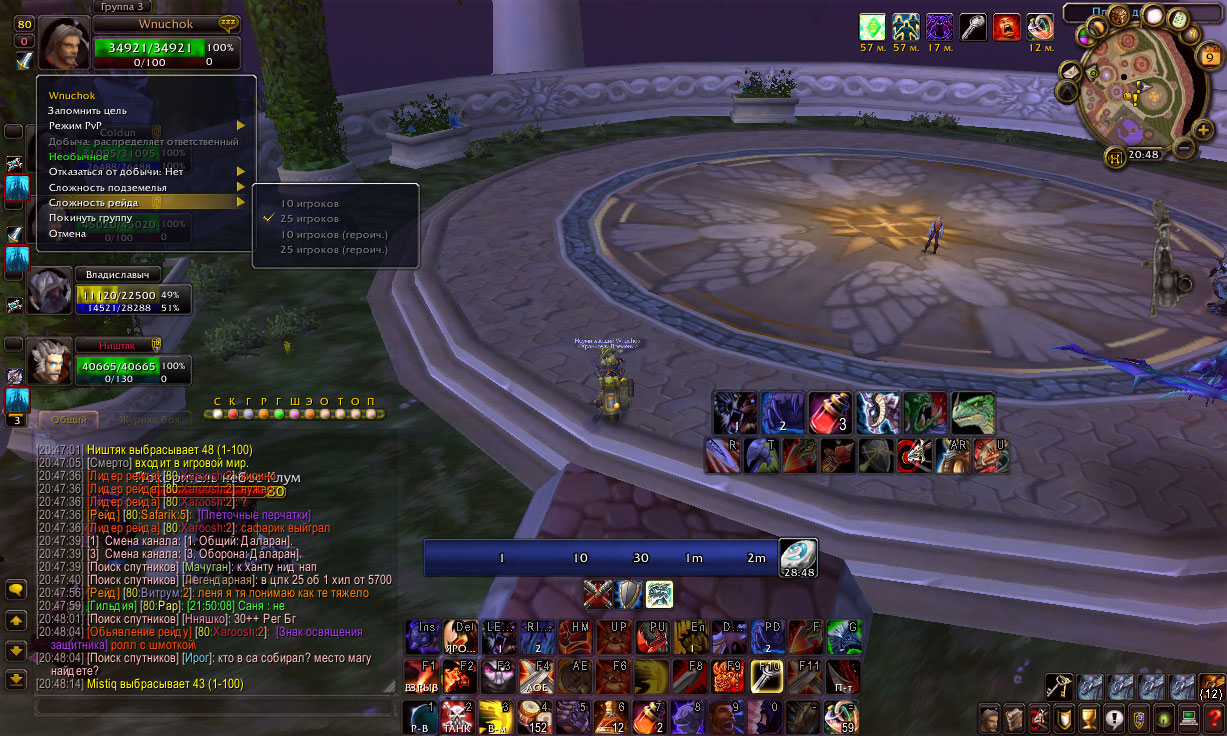Viewport: 1227px width, 736px height.
Task: Select 'Покинуть группу' to leave the group
Action: pos(91,217)
